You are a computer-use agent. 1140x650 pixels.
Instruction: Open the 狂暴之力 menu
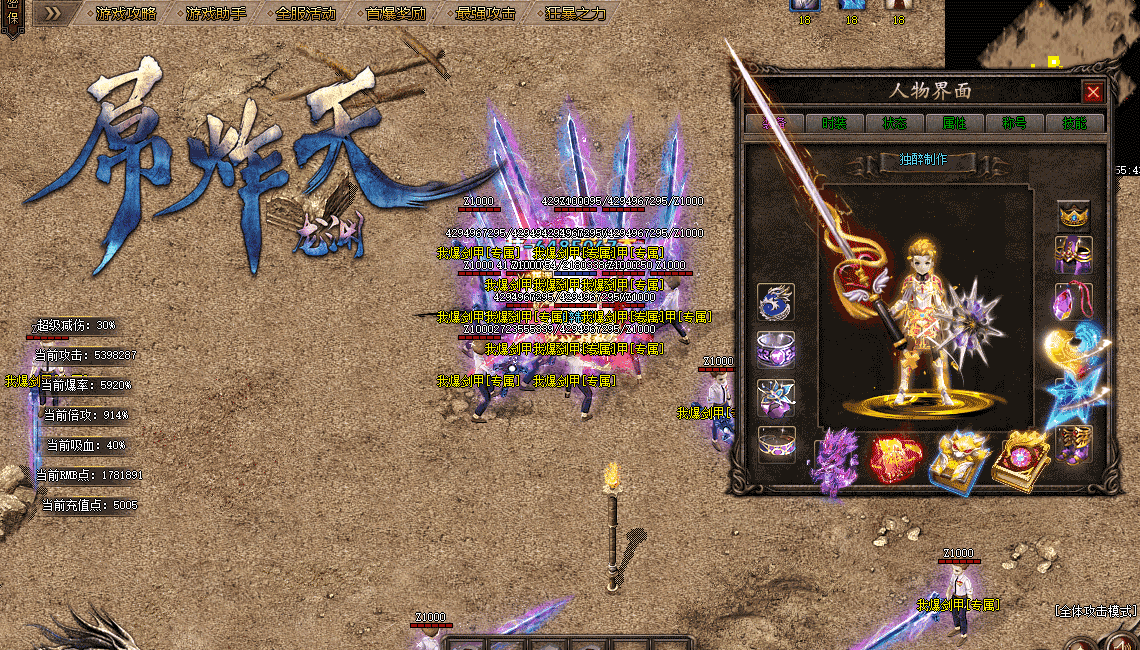575,13
